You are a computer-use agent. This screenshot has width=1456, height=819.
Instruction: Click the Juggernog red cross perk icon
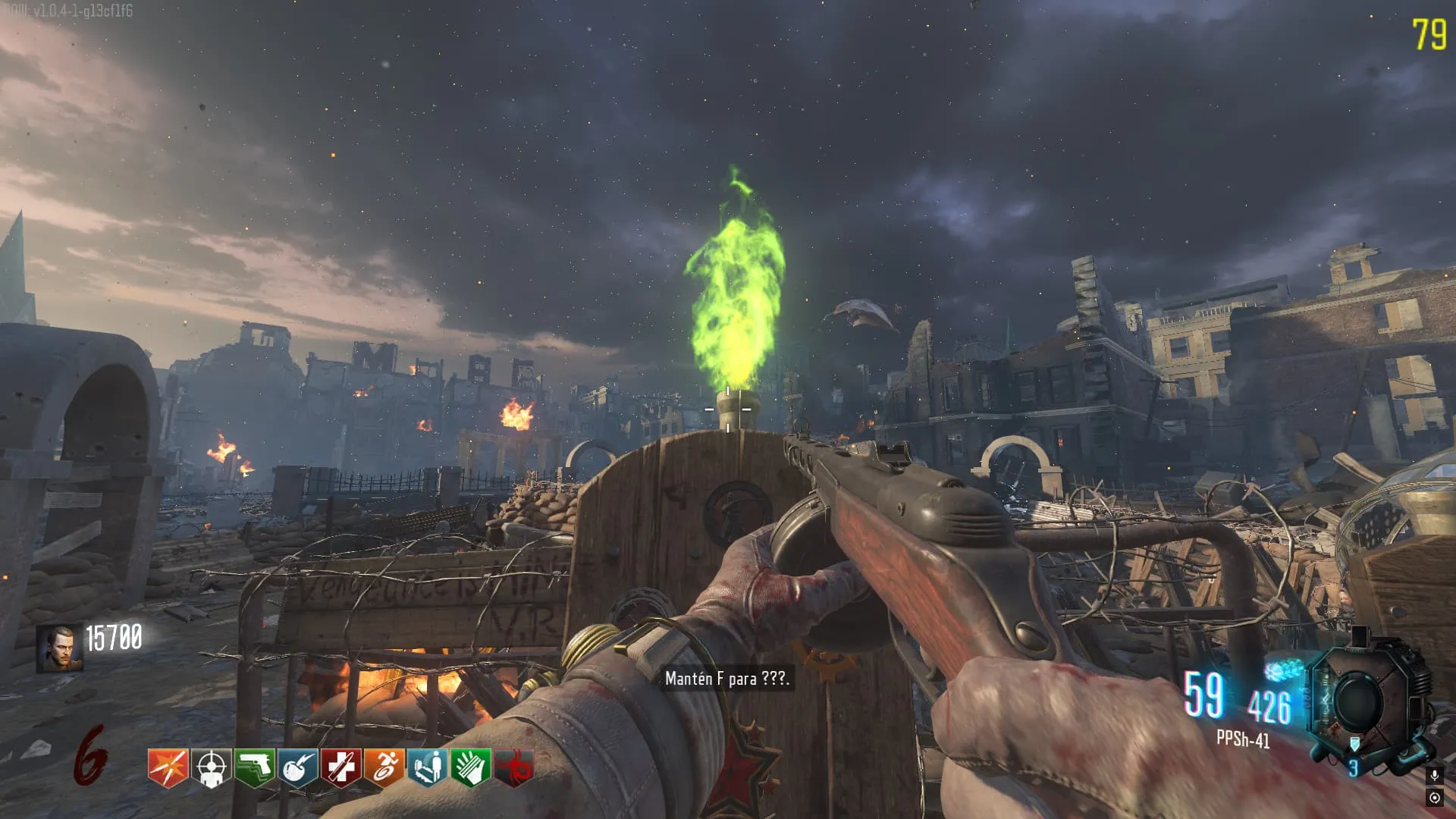coord(340,767)
